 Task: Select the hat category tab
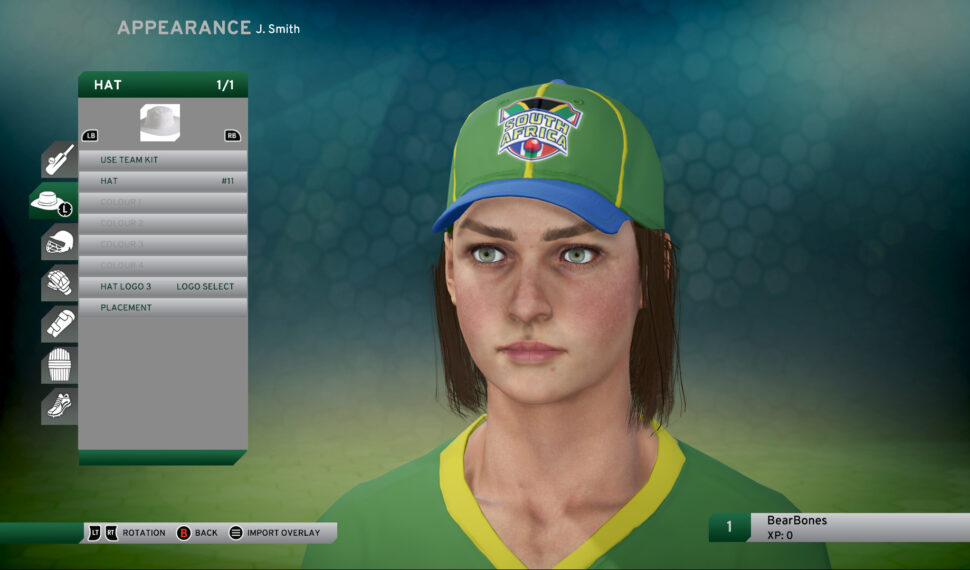[x=54, y=202]
